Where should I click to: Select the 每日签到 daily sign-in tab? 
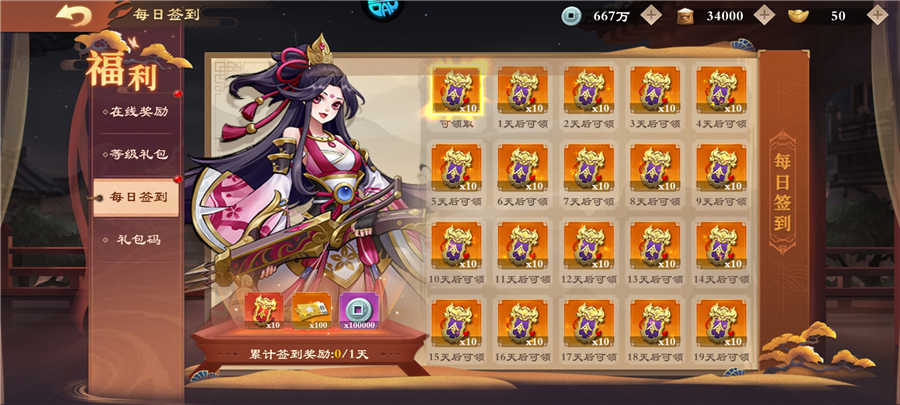(x=138, y=197)
